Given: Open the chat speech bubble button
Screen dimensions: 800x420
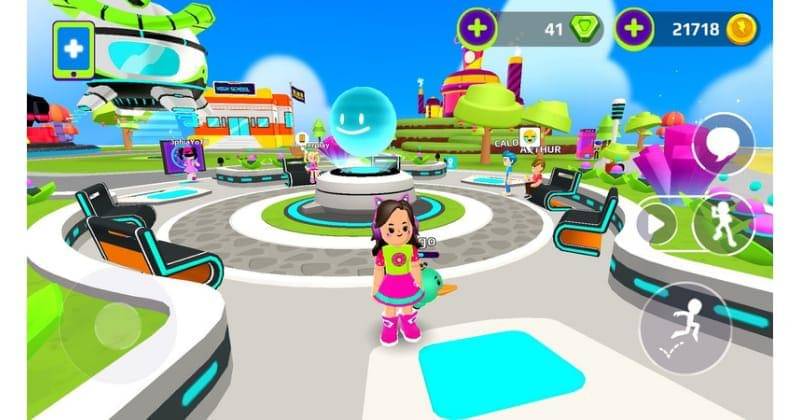Looking at the screenshot, I should pyautogui.click(x=722, y=143).
